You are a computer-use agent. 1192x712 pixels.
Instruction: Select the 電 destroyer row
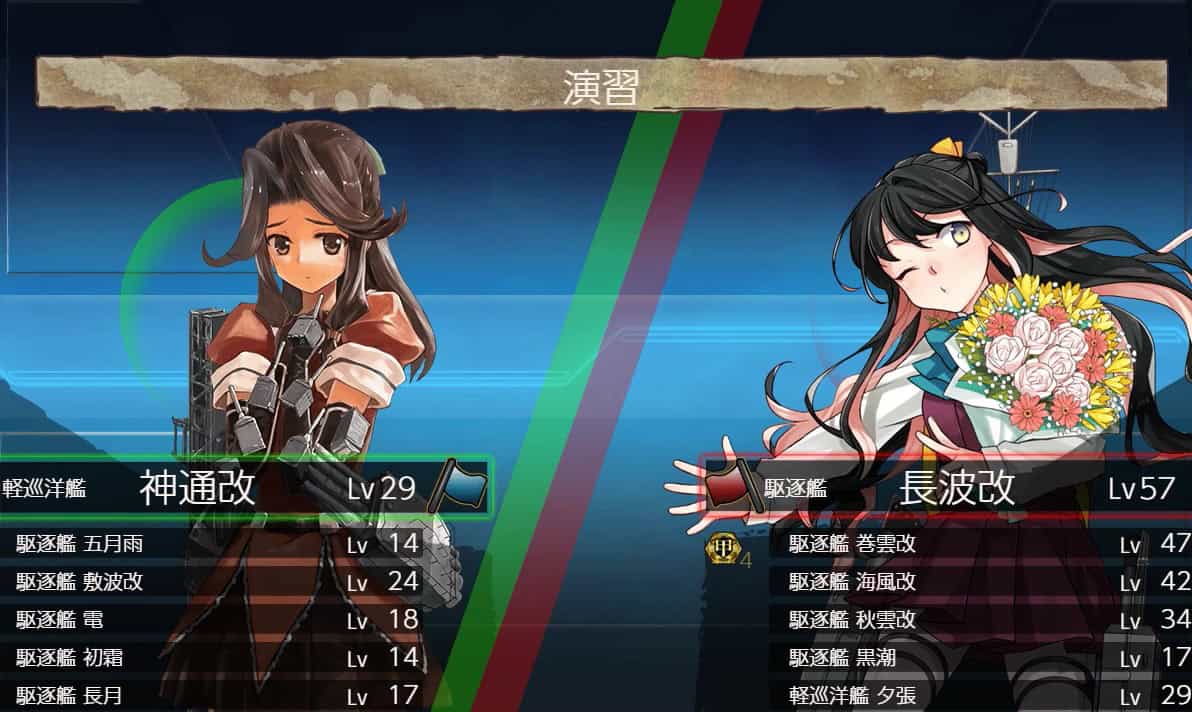[215, 619]
